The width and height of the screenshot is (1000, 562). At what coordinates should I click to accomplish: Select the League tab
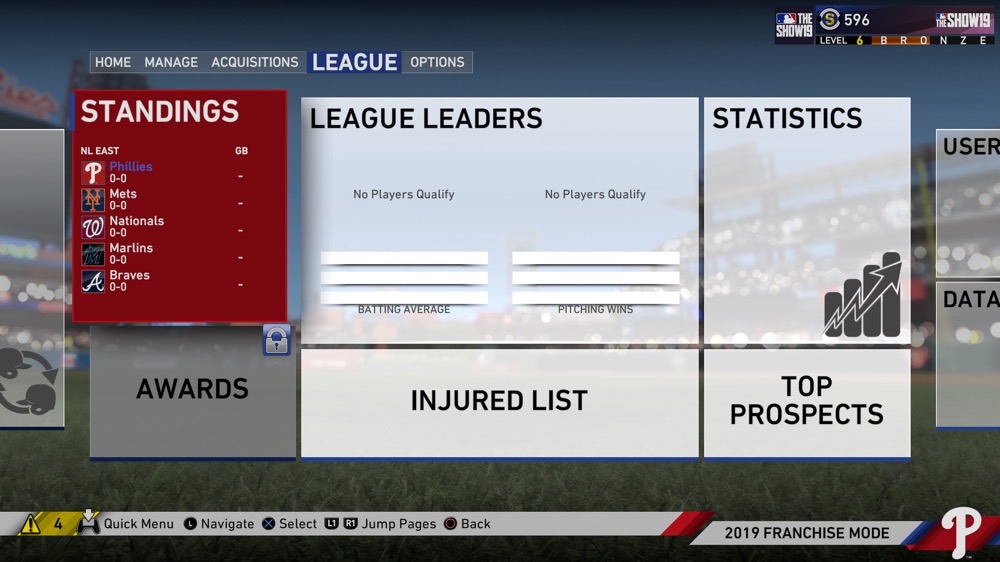click(x=355, y=62)
